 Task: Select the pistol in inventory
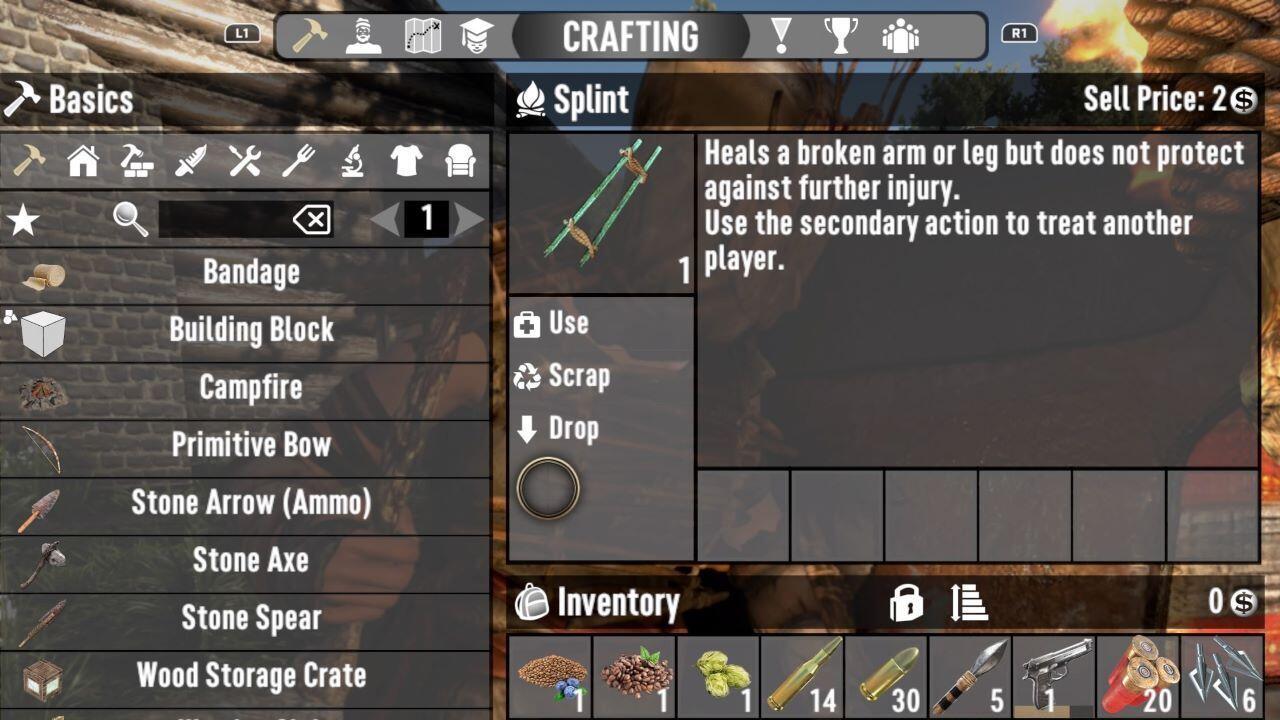pos(1053,676)
